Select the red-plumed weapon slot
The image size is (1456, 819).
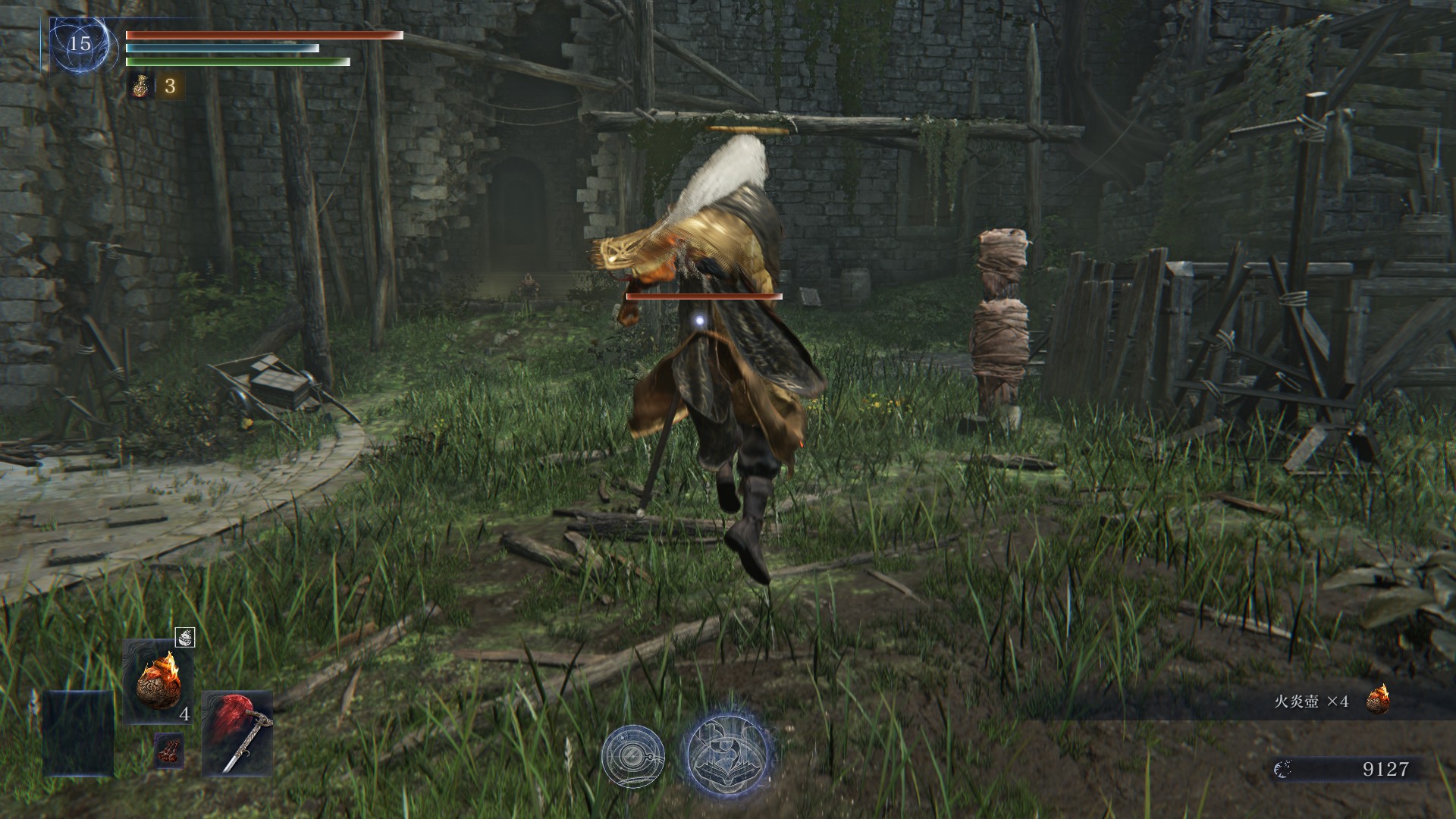point(237,733)
